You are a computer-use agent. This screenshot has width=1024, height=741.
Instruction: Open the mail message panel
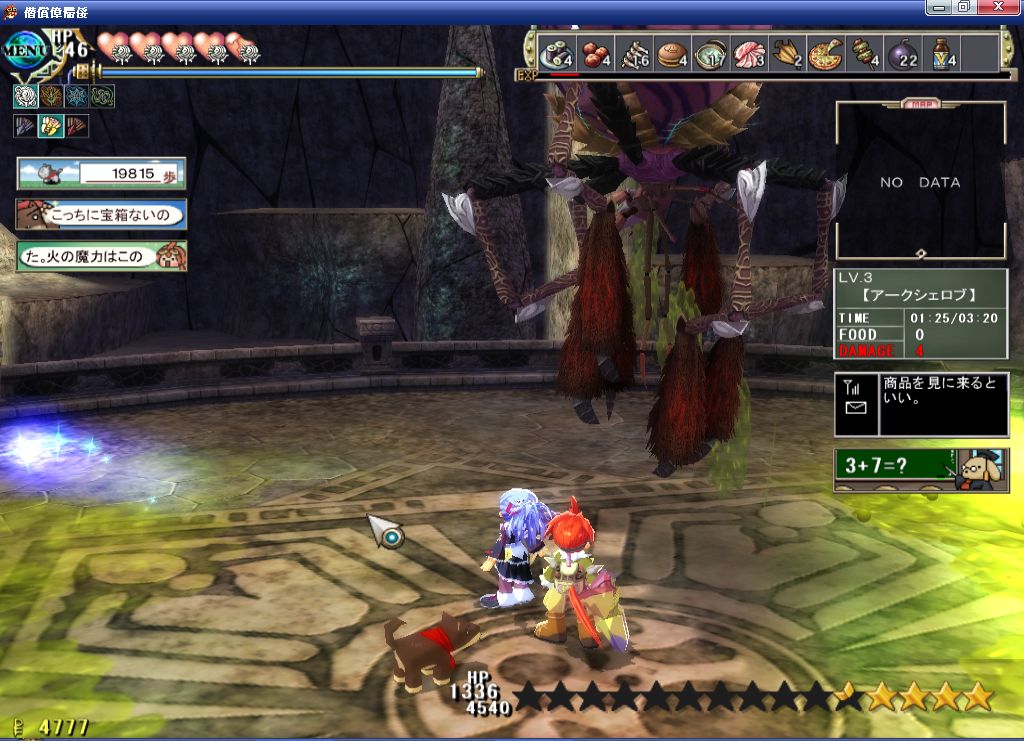pyautogui.click(x=920, y=404)
